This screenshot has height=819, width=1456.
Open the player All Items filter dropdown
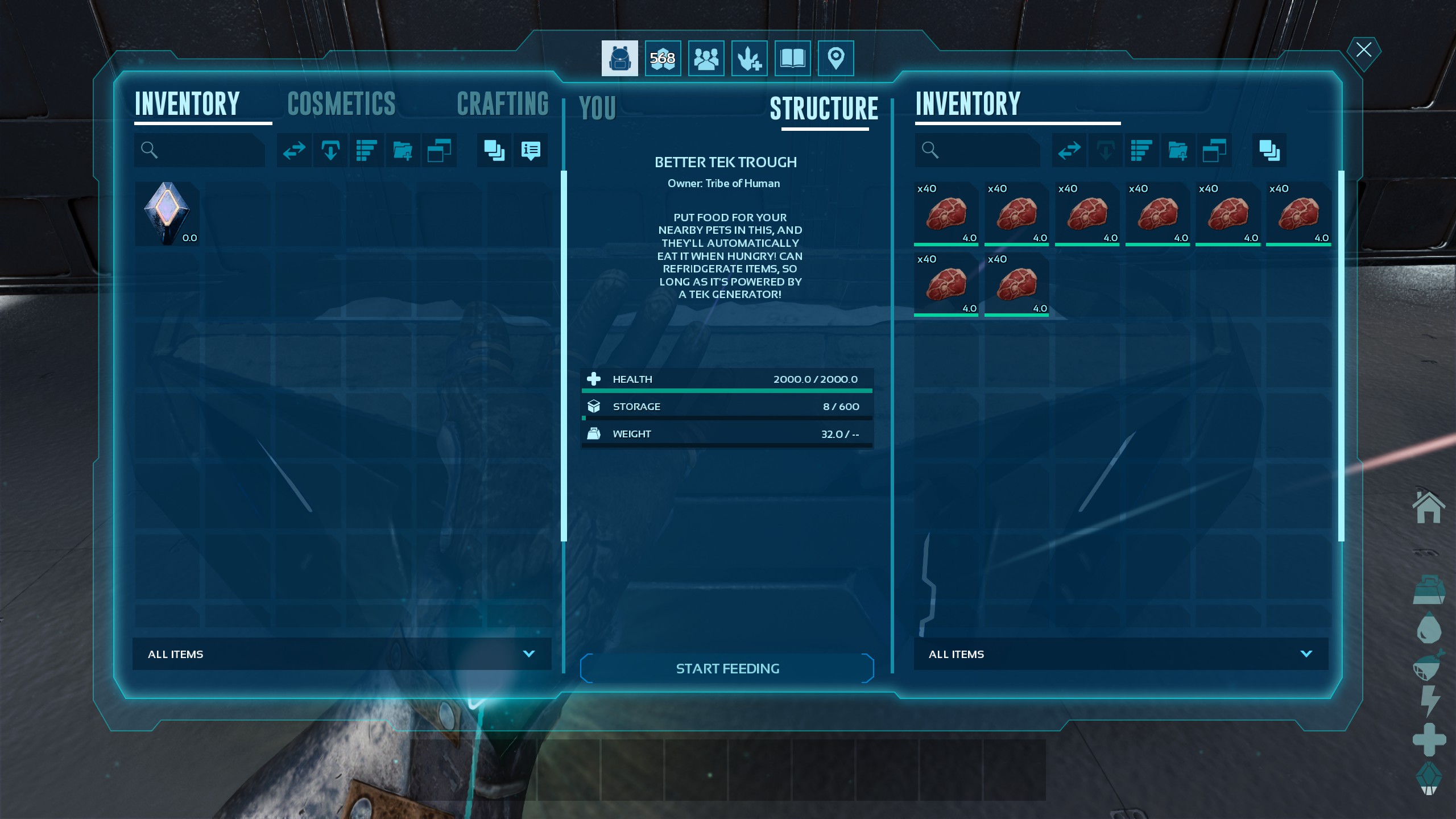click(x=341, y=654)
